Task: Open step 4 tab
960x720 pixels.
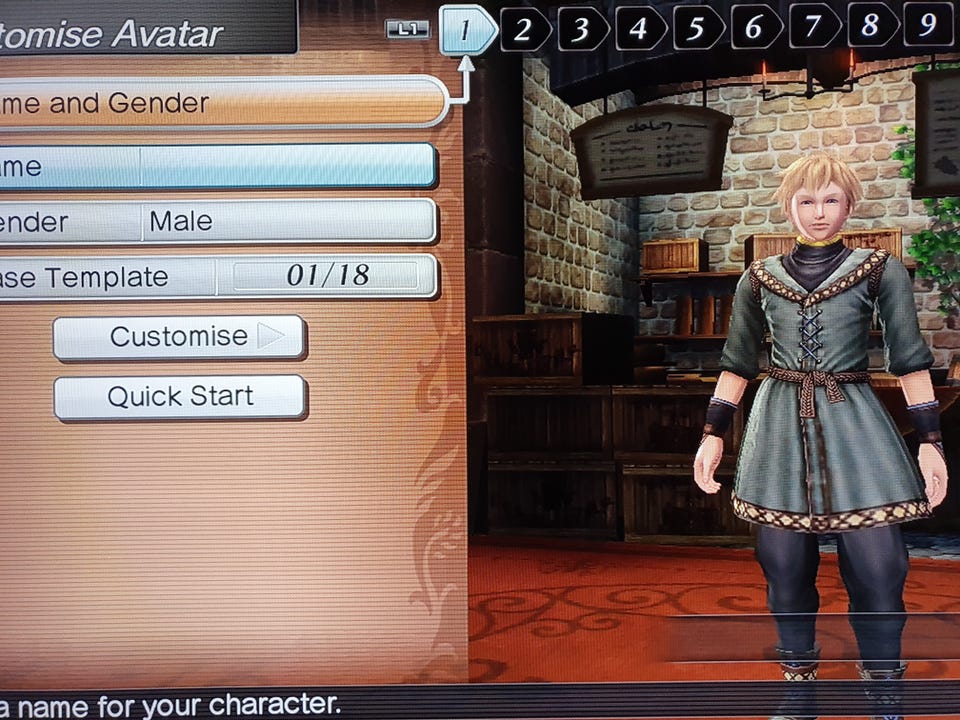Action: tap(640, 29)
